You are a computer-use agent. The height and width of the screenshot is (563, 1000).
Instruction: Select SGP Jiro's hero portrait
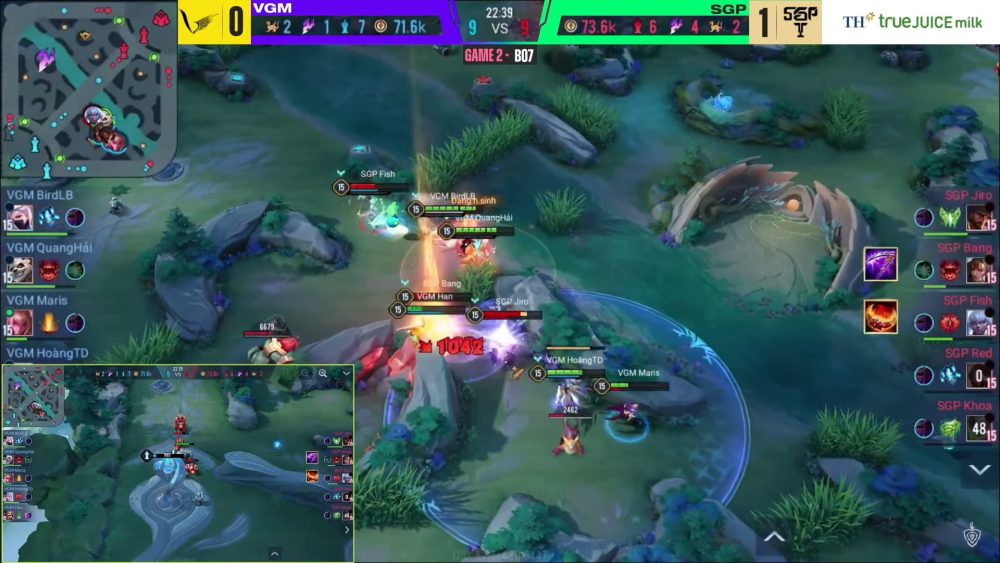tap(979, 217)
